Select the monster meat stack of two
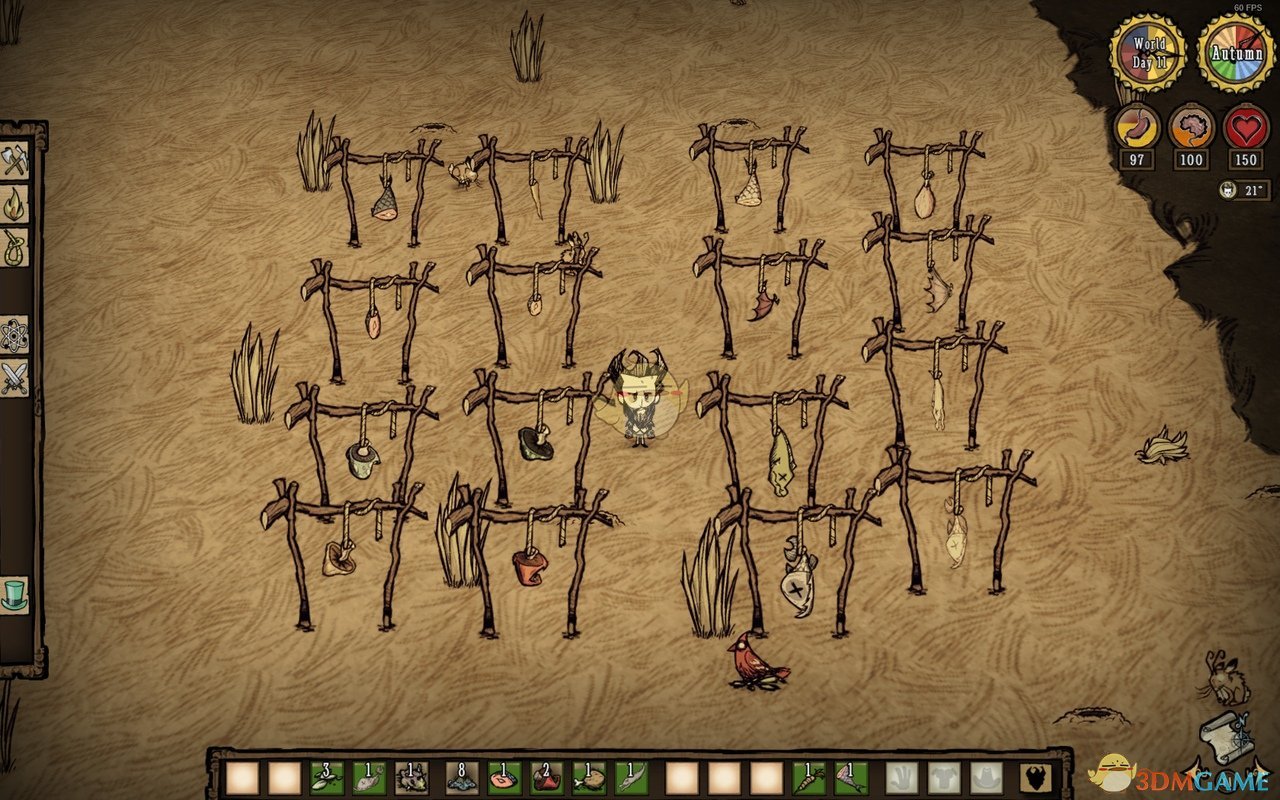 (x=545, y=777)
